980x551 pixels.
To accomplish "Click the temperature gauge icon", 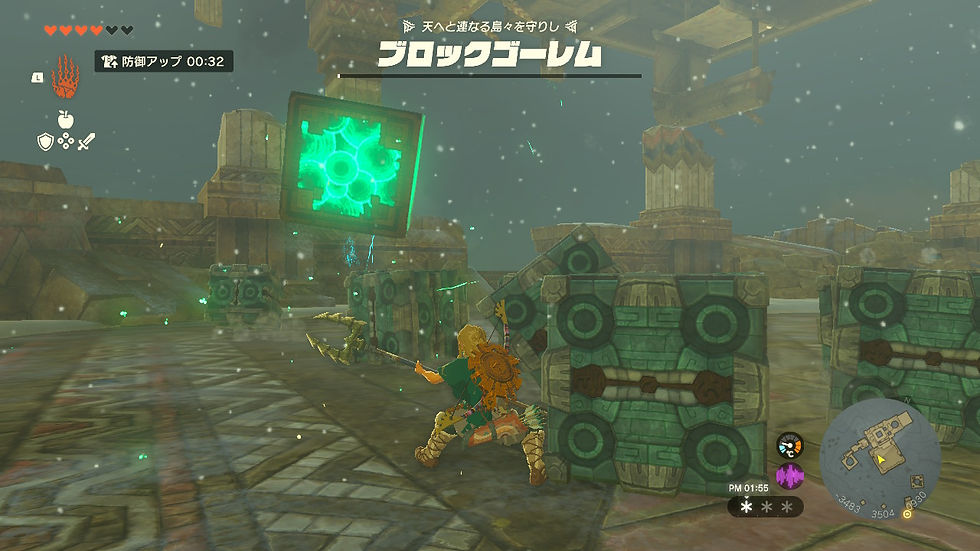I will pyautogui.click(x=789, y=445).
